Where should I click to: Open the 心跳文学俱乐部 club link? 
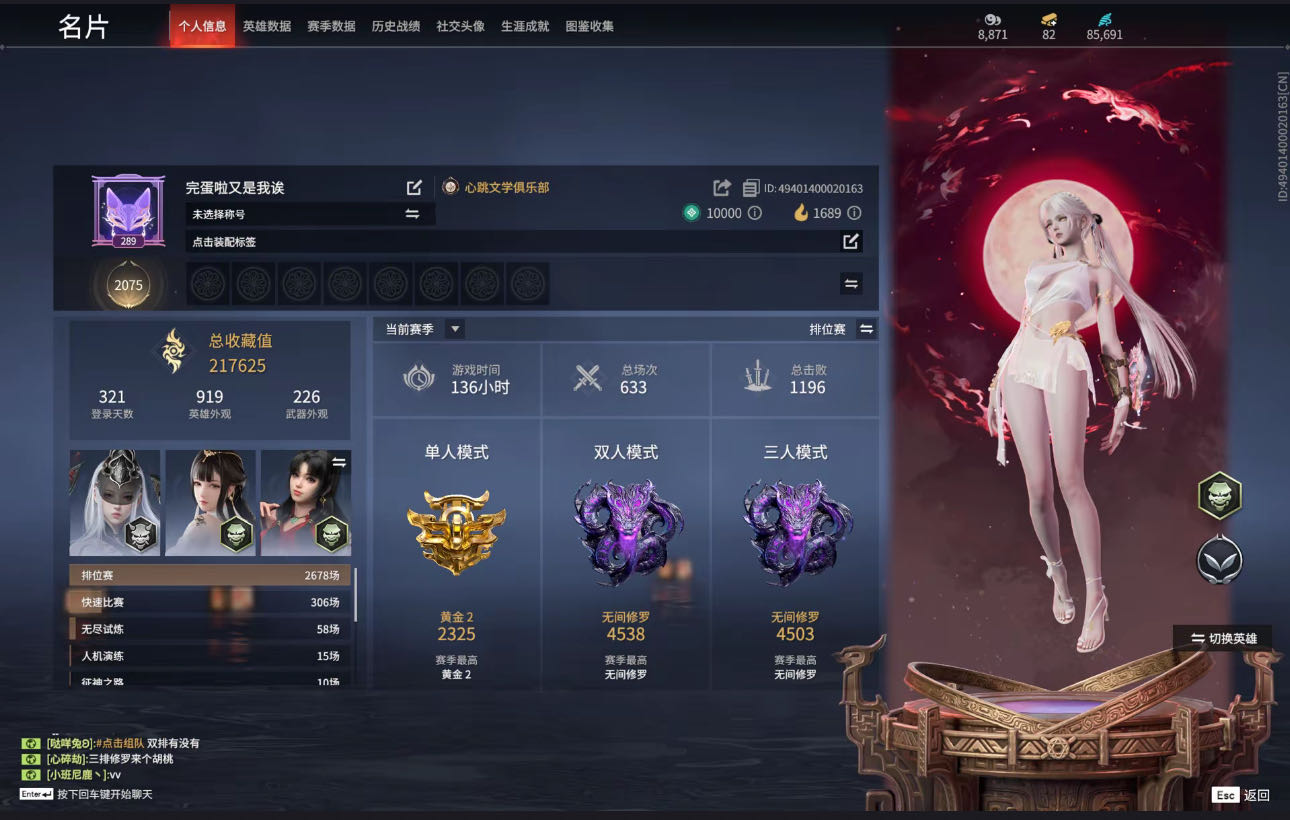tap(506, 187)
